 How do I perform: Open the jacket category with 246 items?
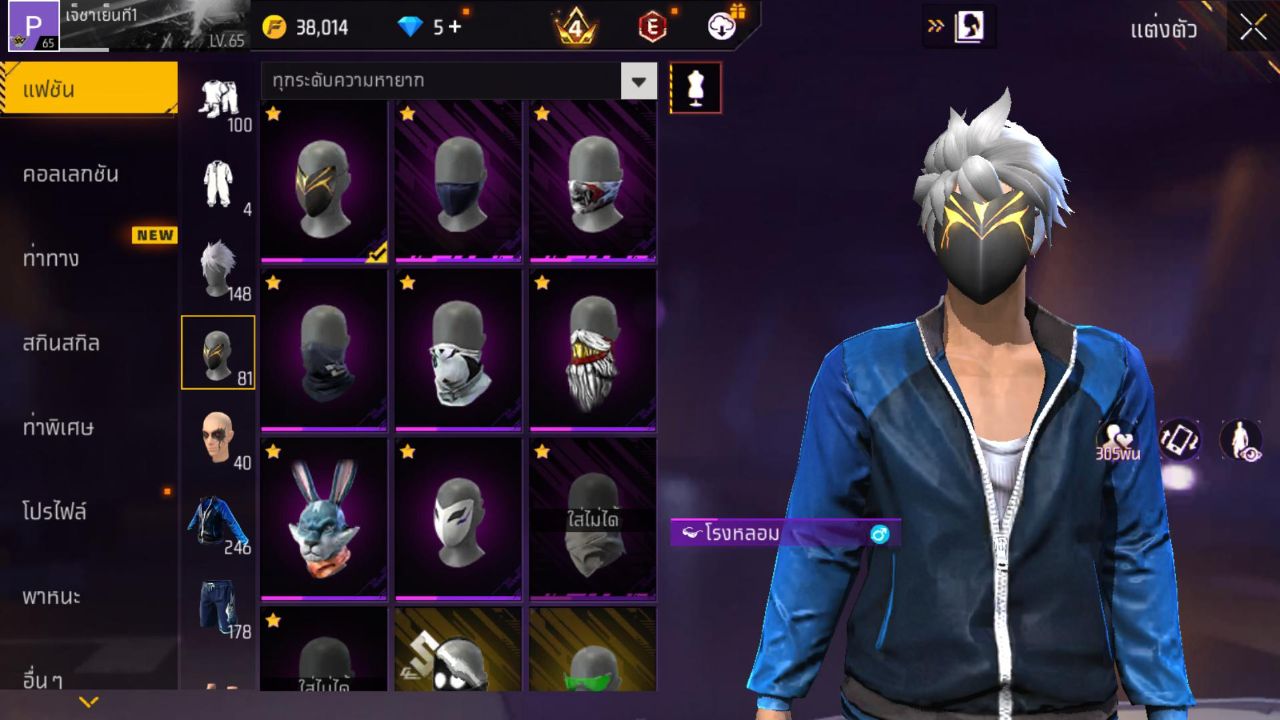click(219, 520)
